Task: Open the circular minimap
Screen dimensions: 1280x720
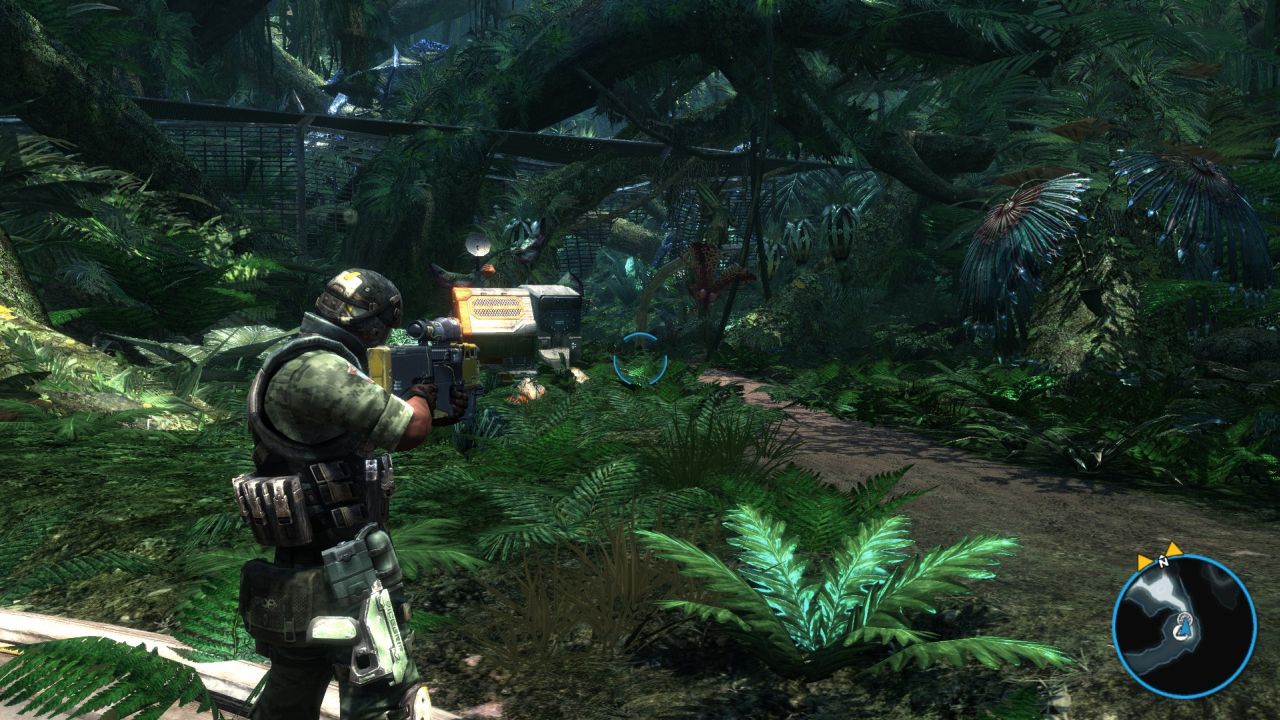Action: (x=1184, y=626)
